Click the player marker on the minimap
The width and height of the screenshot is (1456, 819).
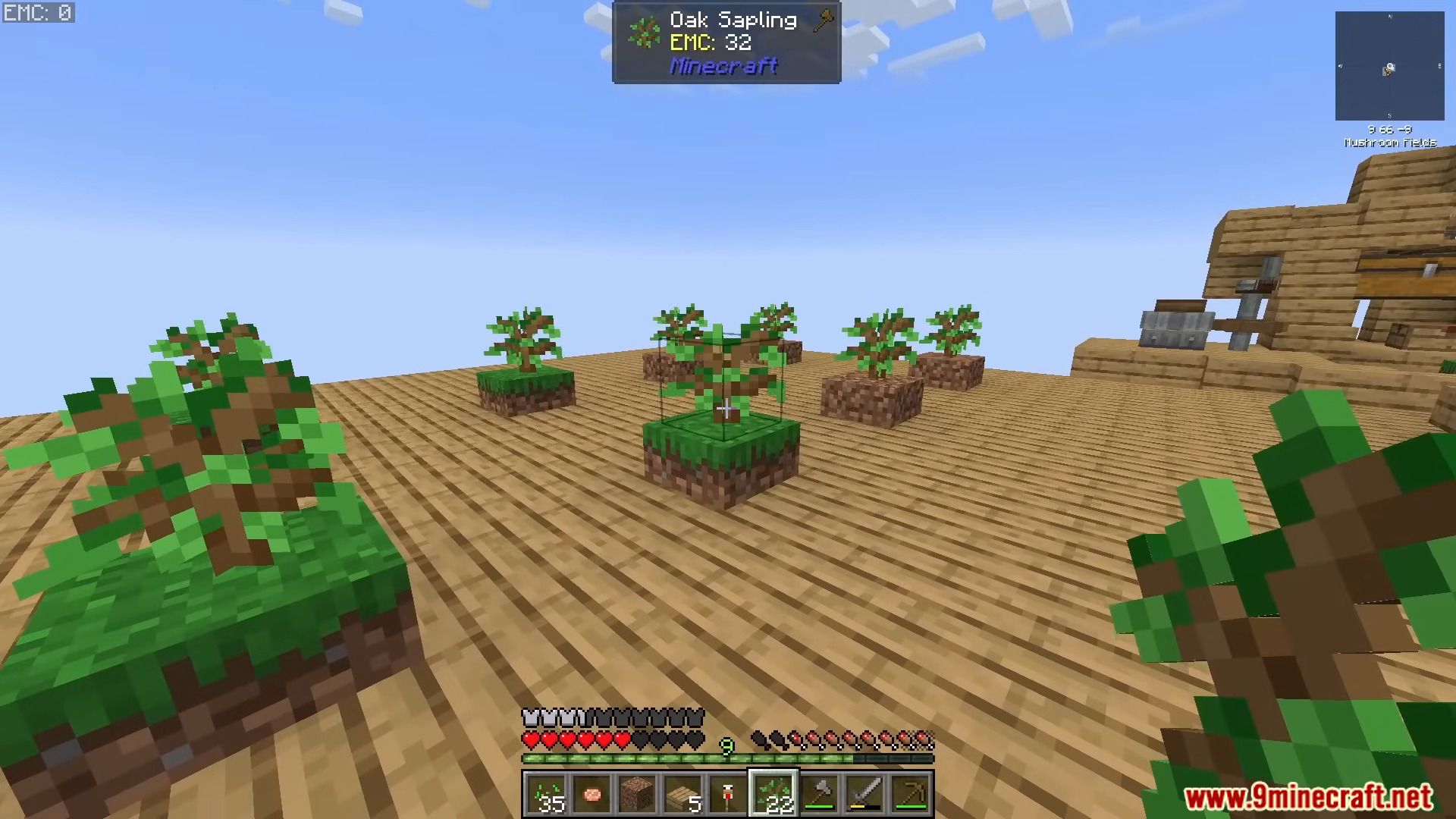tap(1389, 66)
